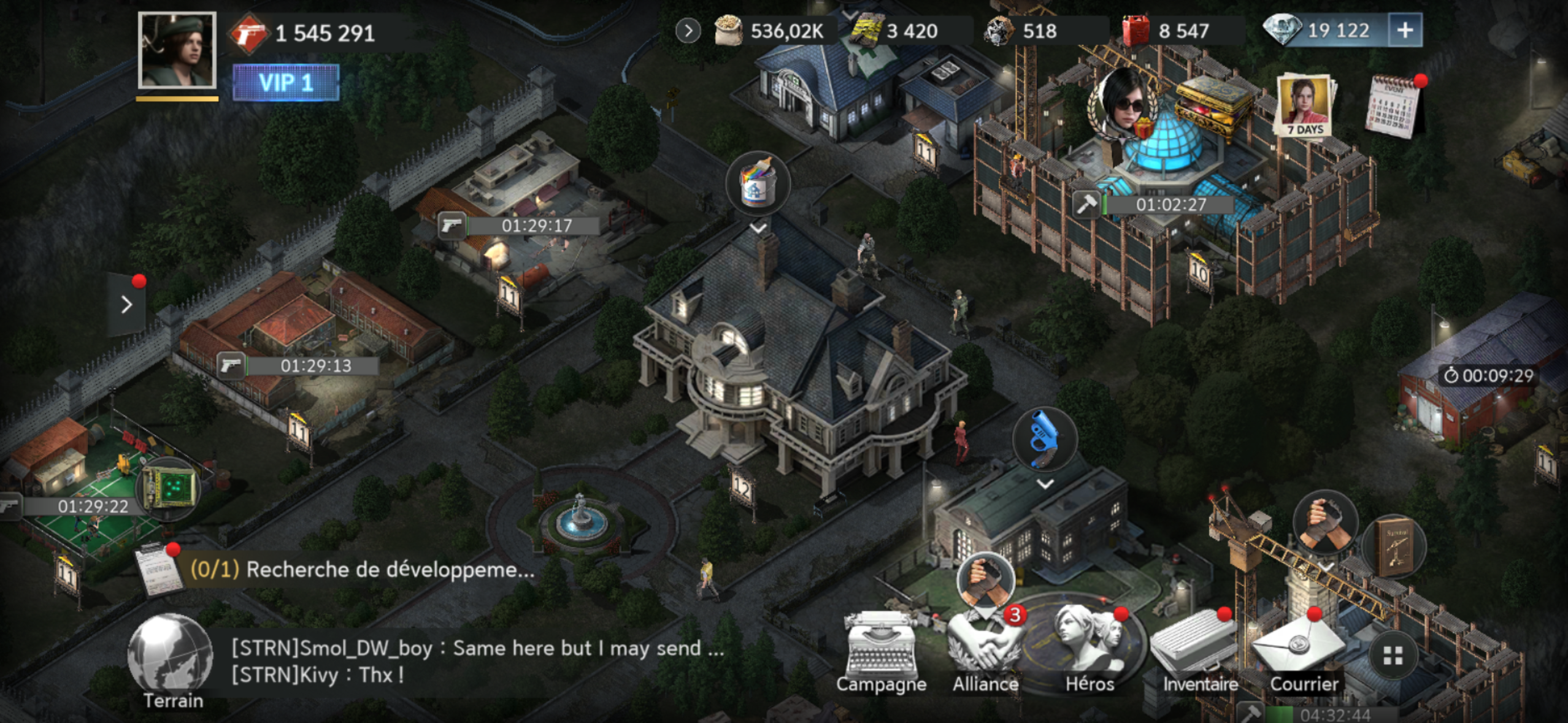1568x723 pixels.
Task: Add diamonds with the plus button
Action: (1405, 30)
